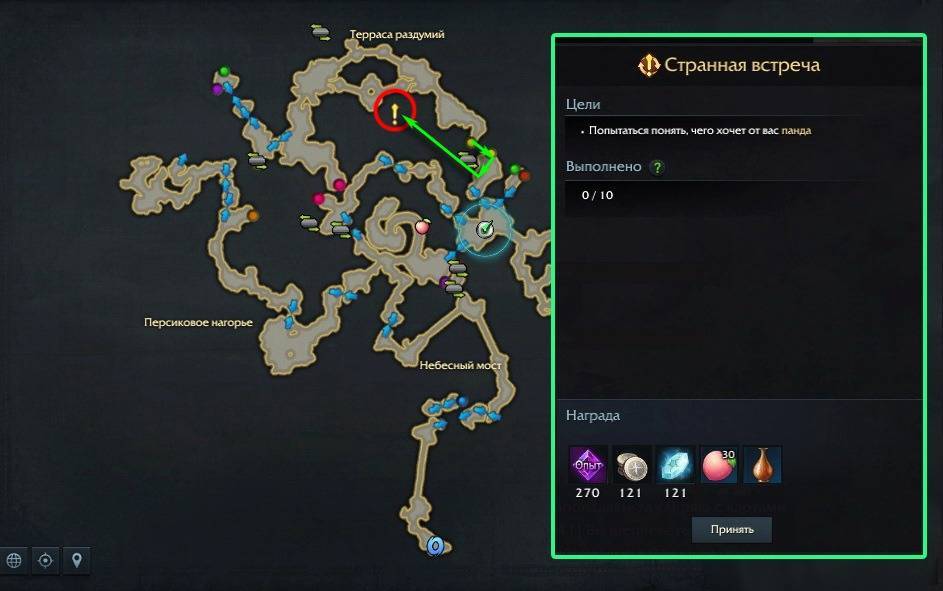Click the панда link in the quest goals
The width and height of the screenshot is (943, 591).
point(796,130)
